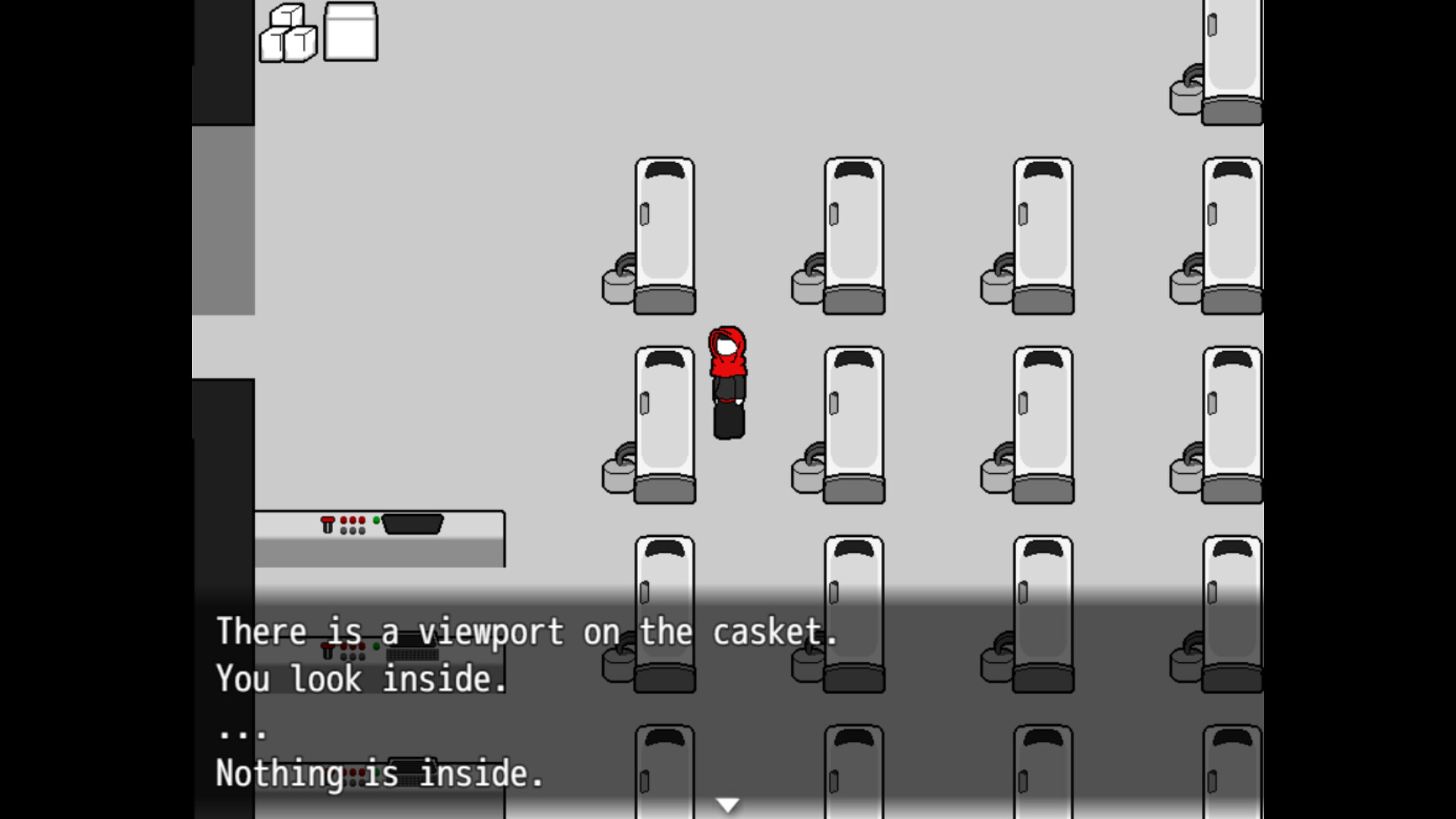
Task: Inspect the casket left of the character
Action: click(664, 421)
